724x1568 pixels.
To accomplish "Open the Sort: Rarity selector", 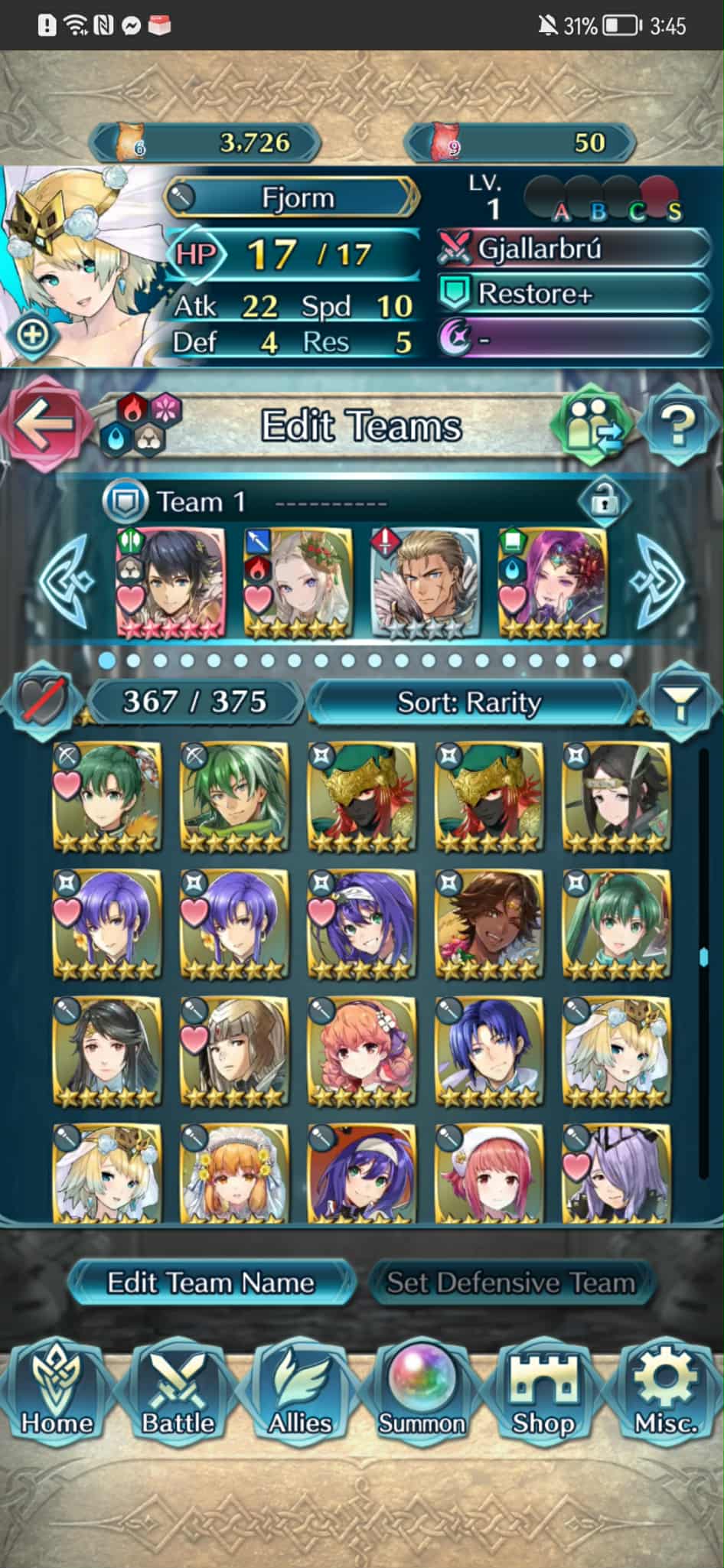I will pyautogui.click(x=468, y=702).
